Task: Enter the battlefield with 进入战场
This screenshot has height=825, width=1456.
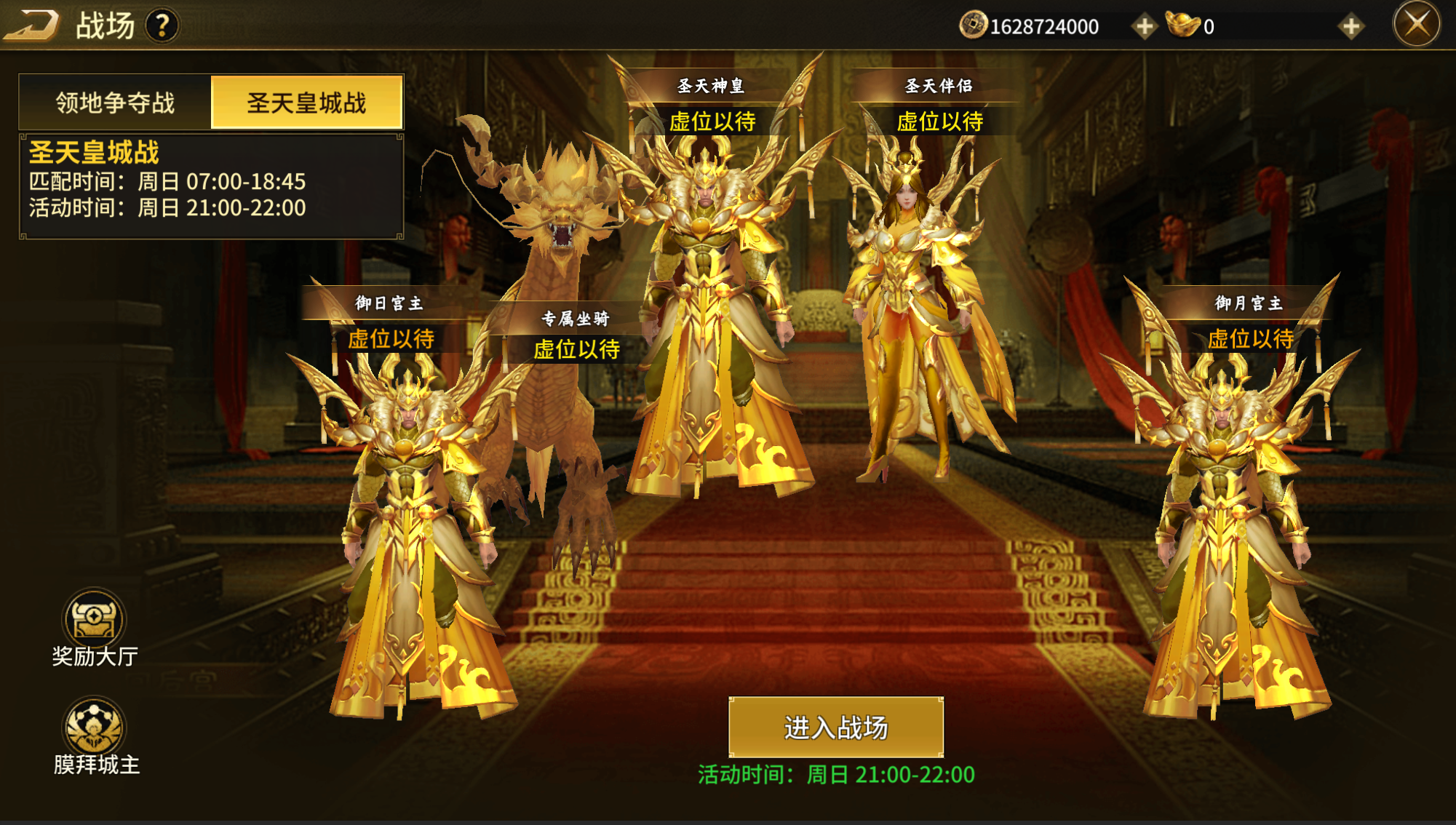Action: [835, 727]
